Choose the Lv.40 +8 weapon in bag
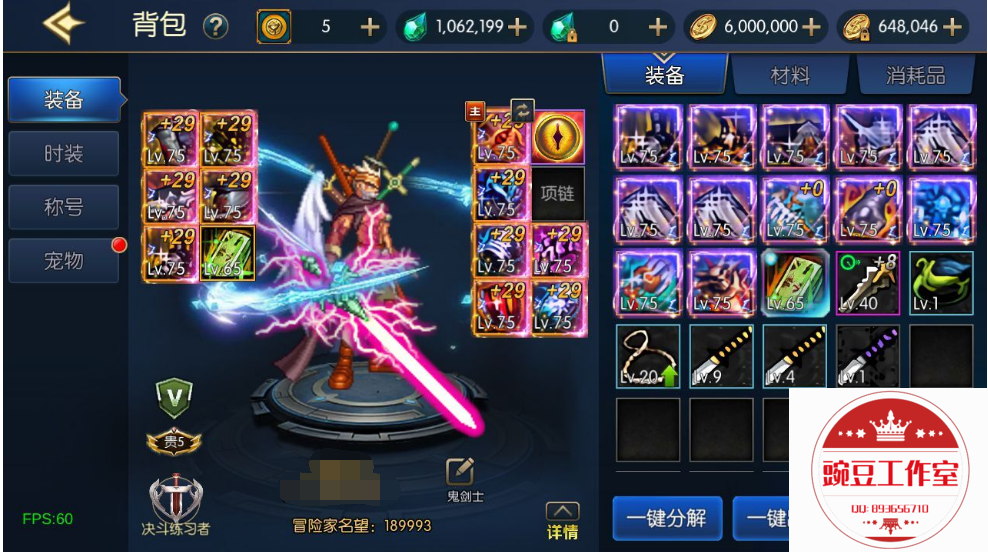 867,283
